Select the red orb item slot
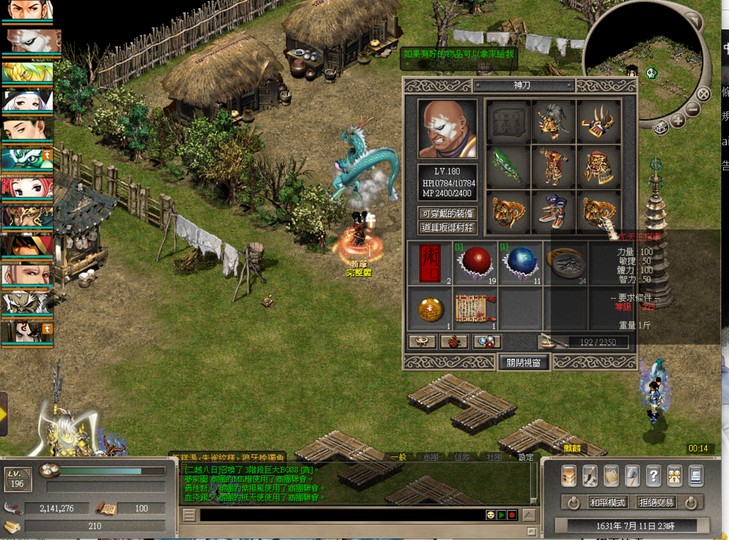The image size is (729, 540). (x=475, y=264)
